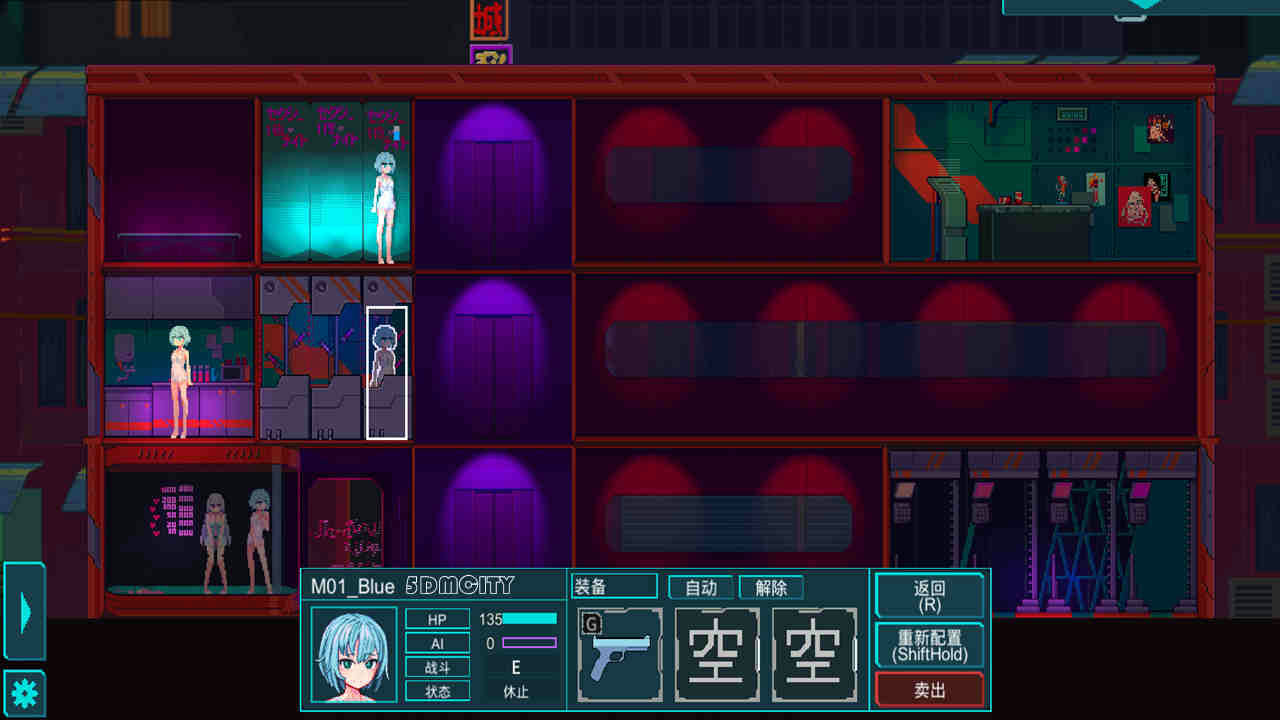
Task: Open the cyan dropdown chevron at top-right
Action: coord(1144,6)
